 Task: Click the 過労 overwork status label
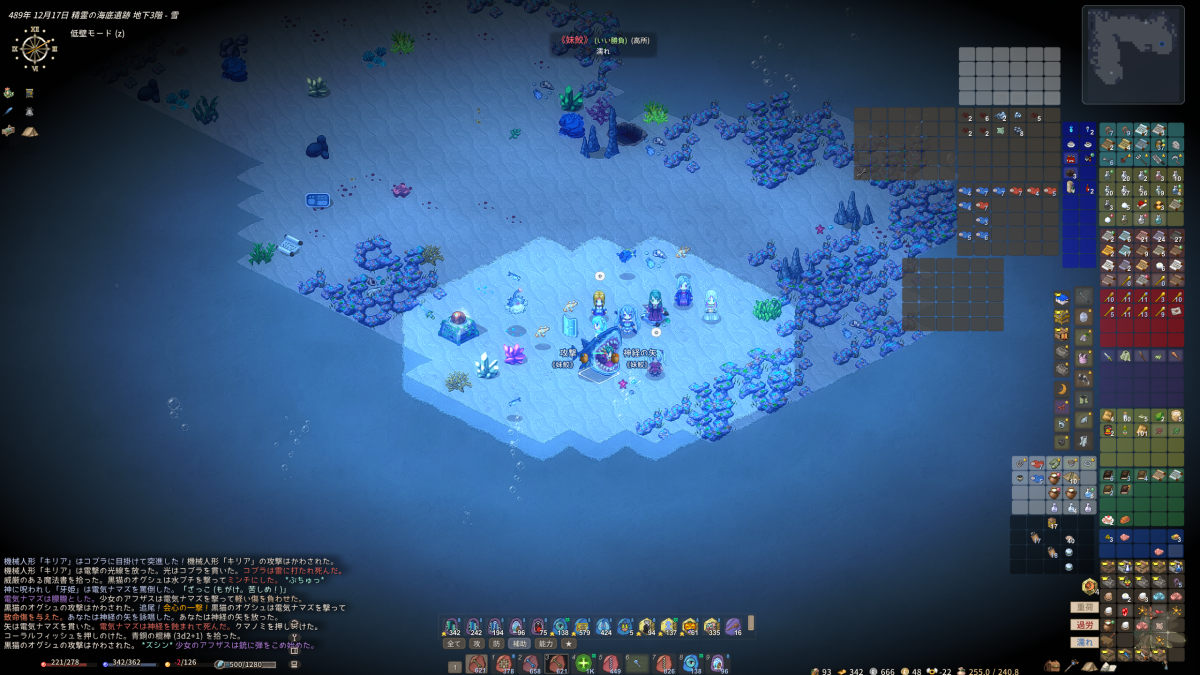click(x=1084, y=624)
